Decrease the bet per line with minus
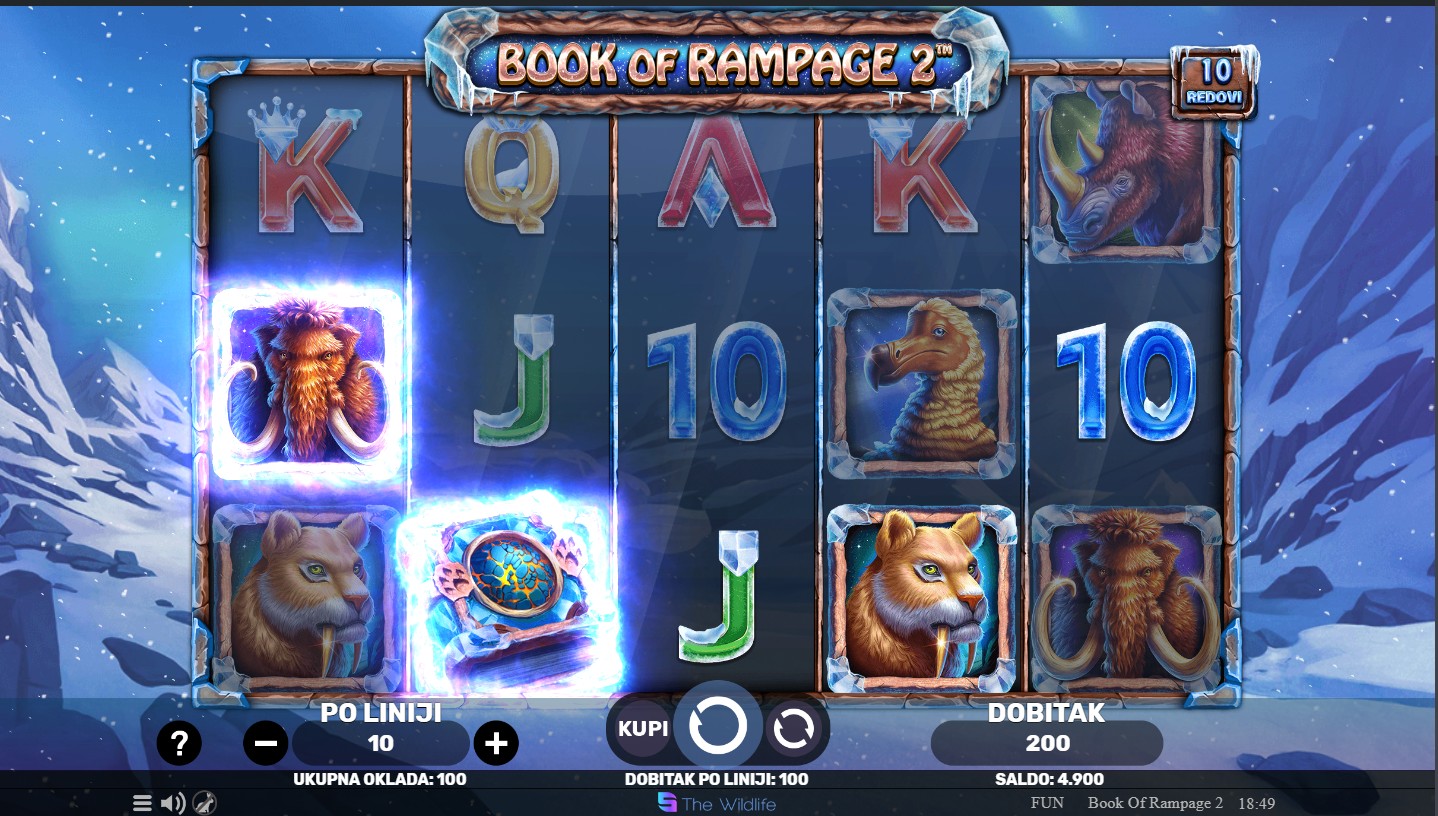1438x816 pixels. click(266, 743)
